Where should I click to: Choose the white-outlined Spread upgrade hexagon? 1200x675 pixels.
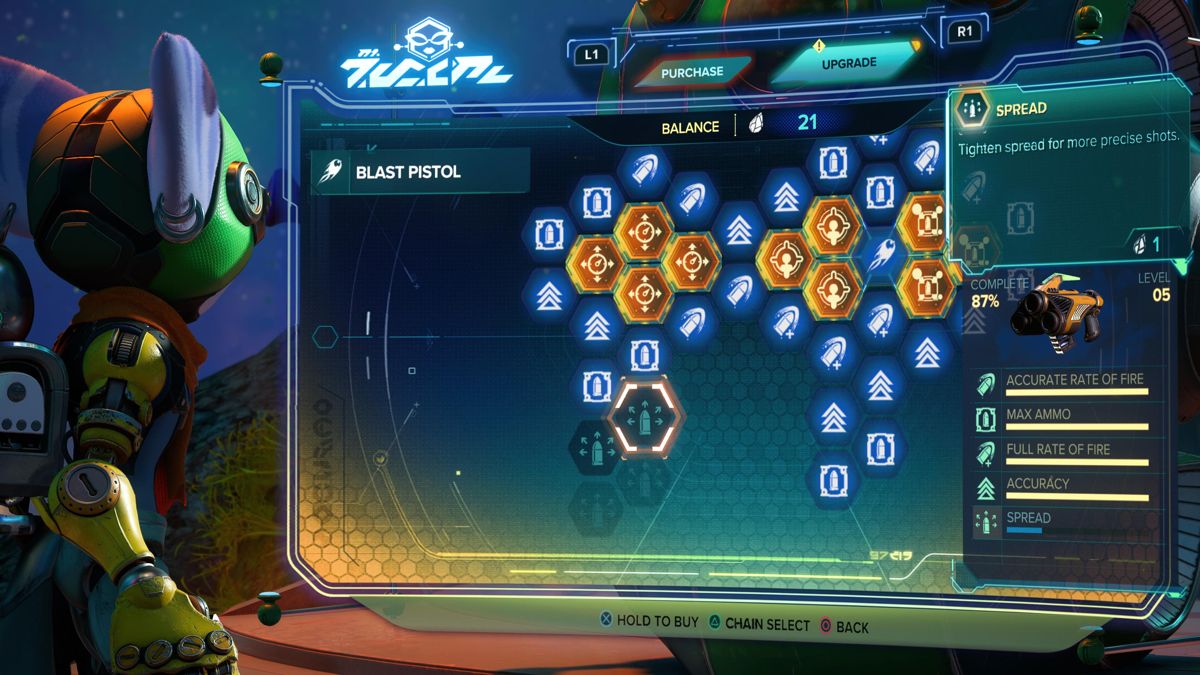[645, 418]
